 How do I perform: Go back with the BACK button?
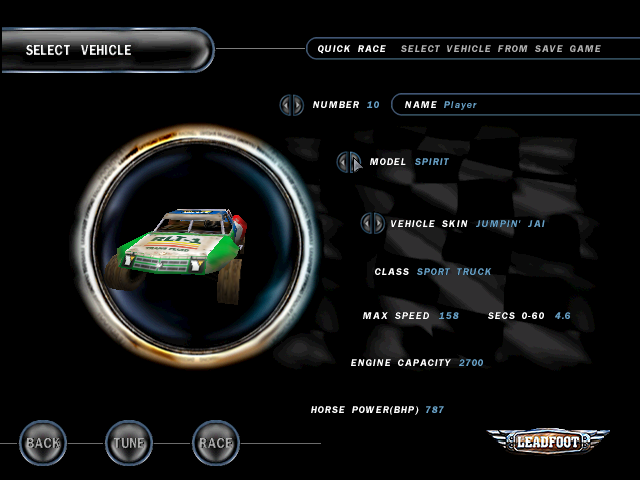(x=43, y=442)
